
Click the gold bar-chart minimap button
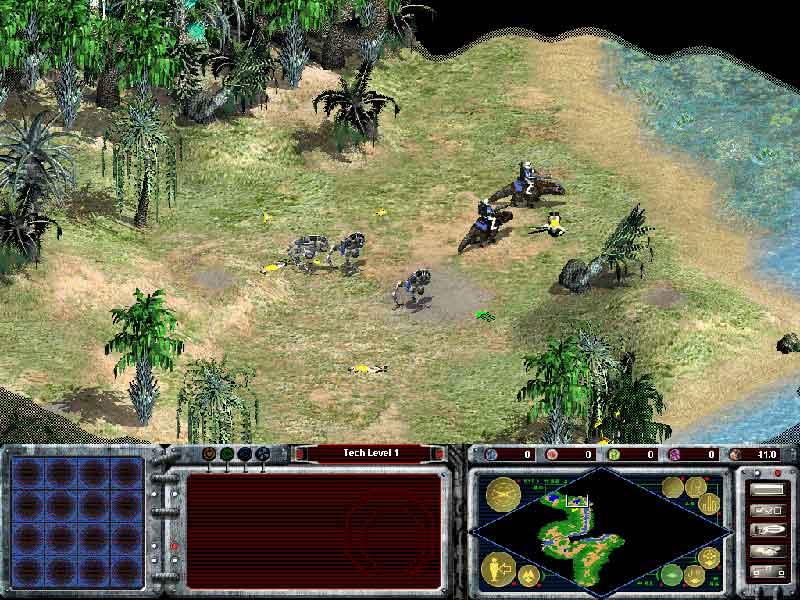(710, 503)
